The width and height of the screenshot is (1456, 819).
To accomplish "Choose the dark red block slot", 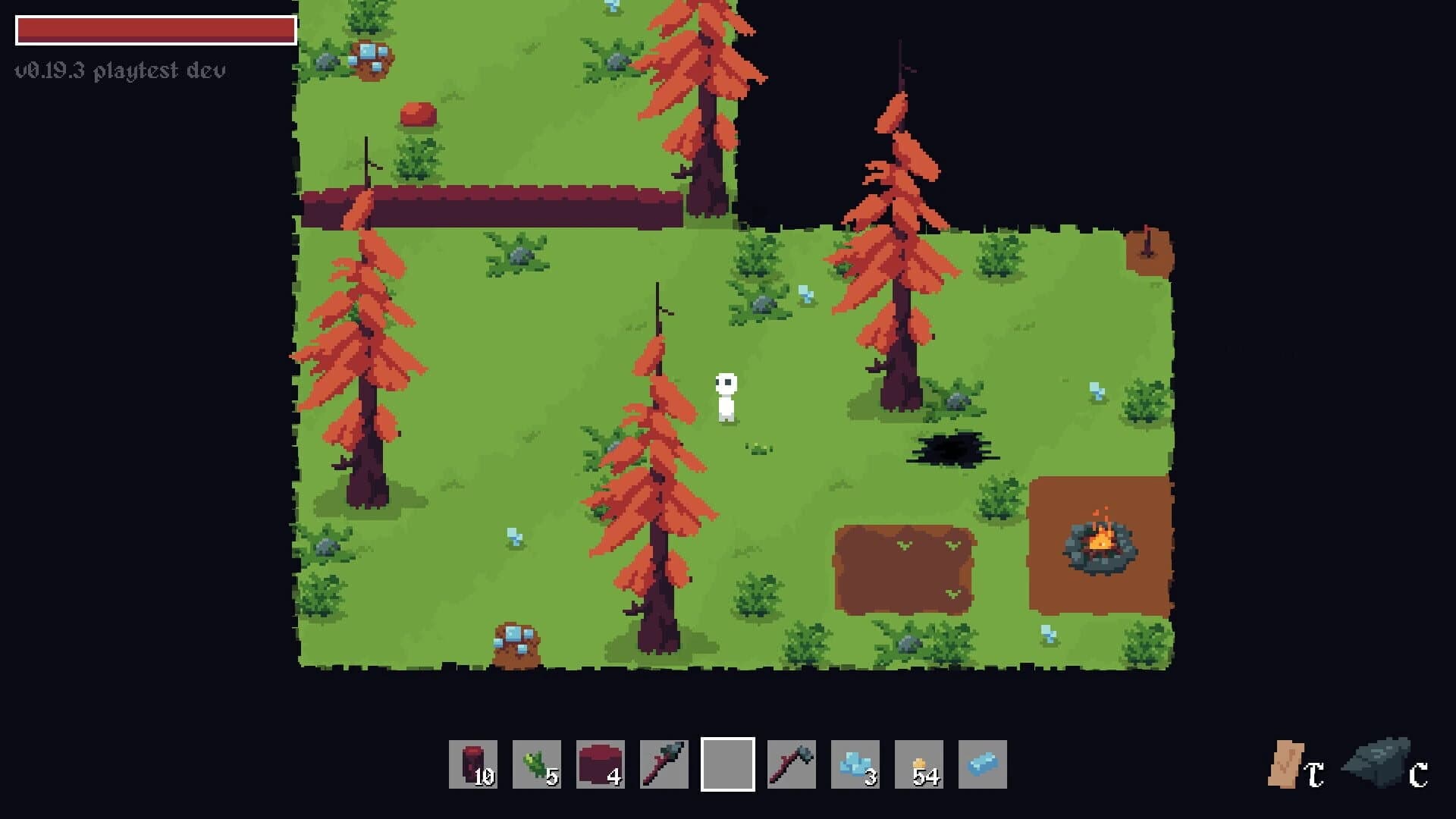I will click(x=601, y=764).
